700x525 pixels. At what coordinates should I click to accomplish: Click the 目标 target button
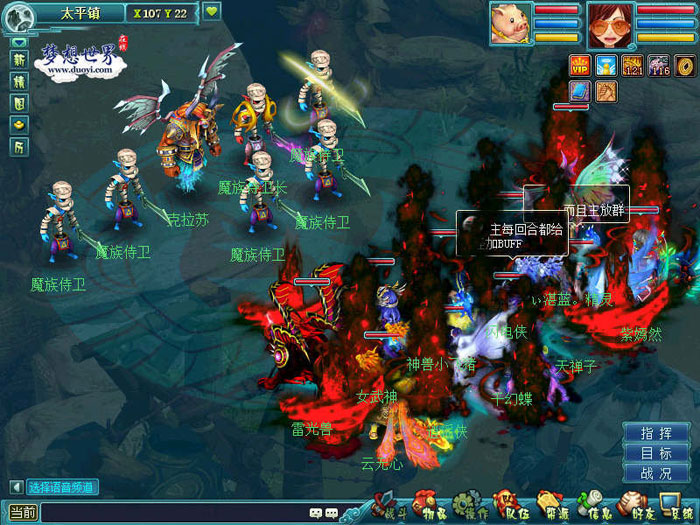click(656, 453)
